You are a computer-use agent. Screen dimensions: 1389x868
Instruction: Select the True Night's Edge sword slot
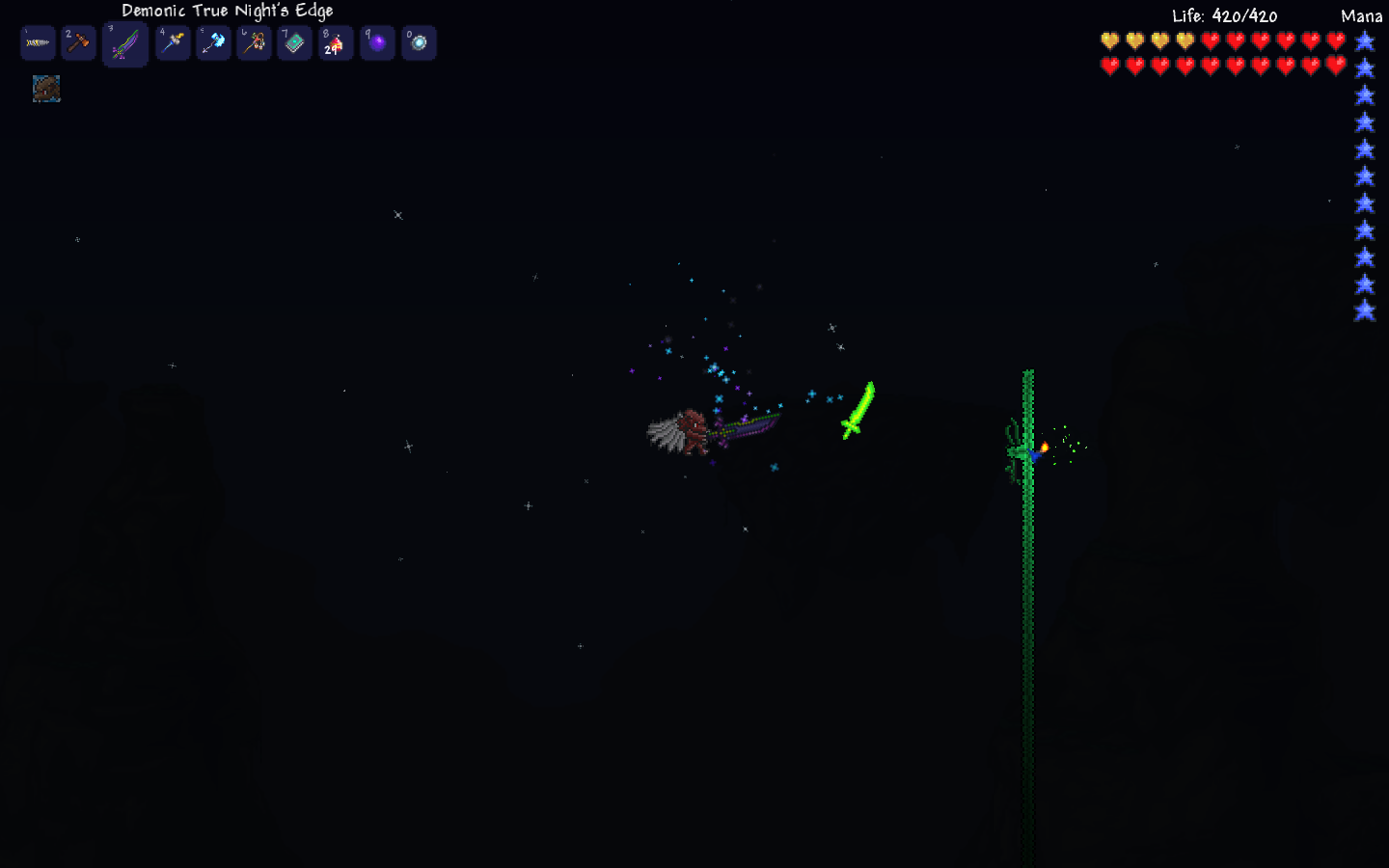[125, 44]
